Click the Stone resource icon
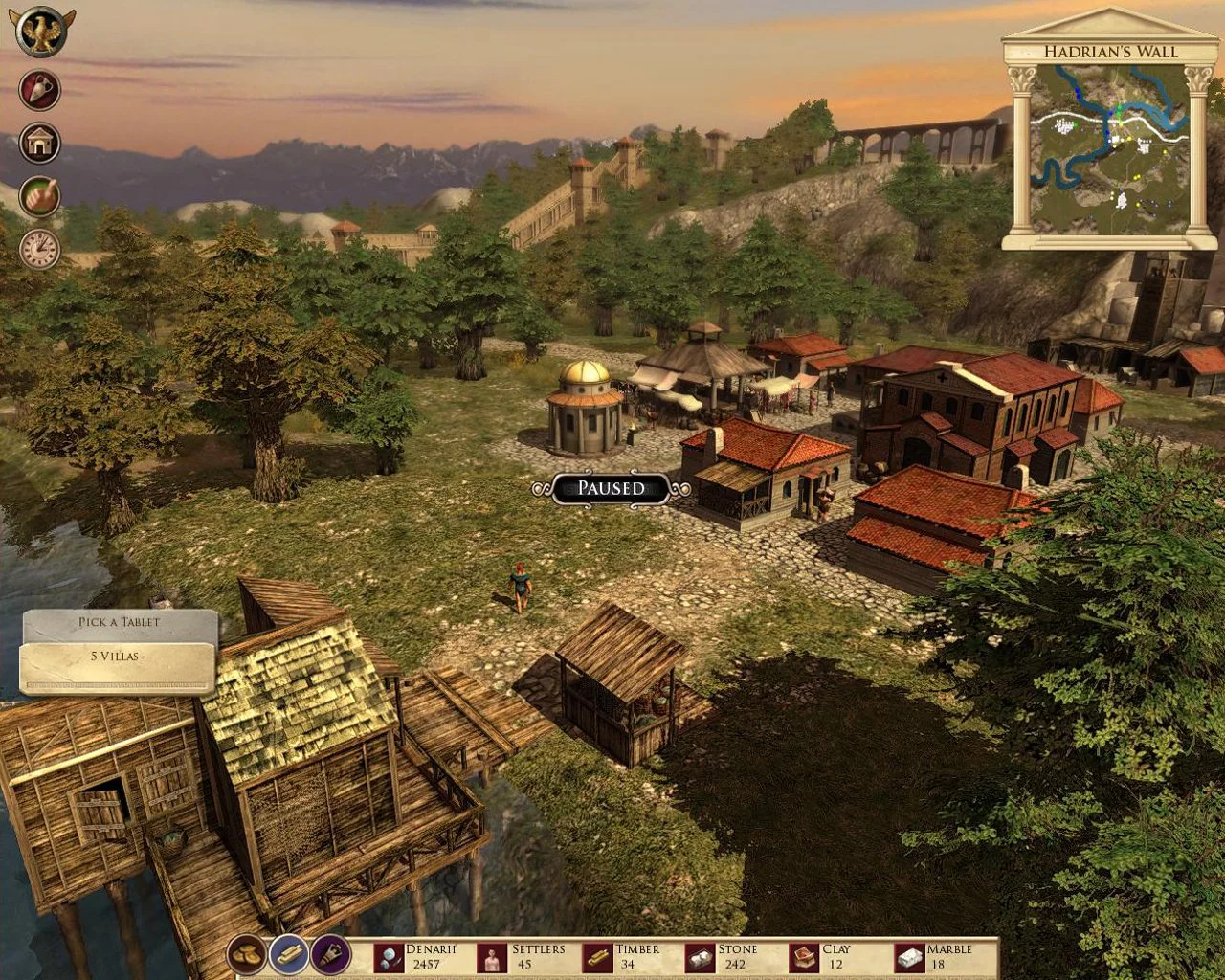 tap(700, 956)
